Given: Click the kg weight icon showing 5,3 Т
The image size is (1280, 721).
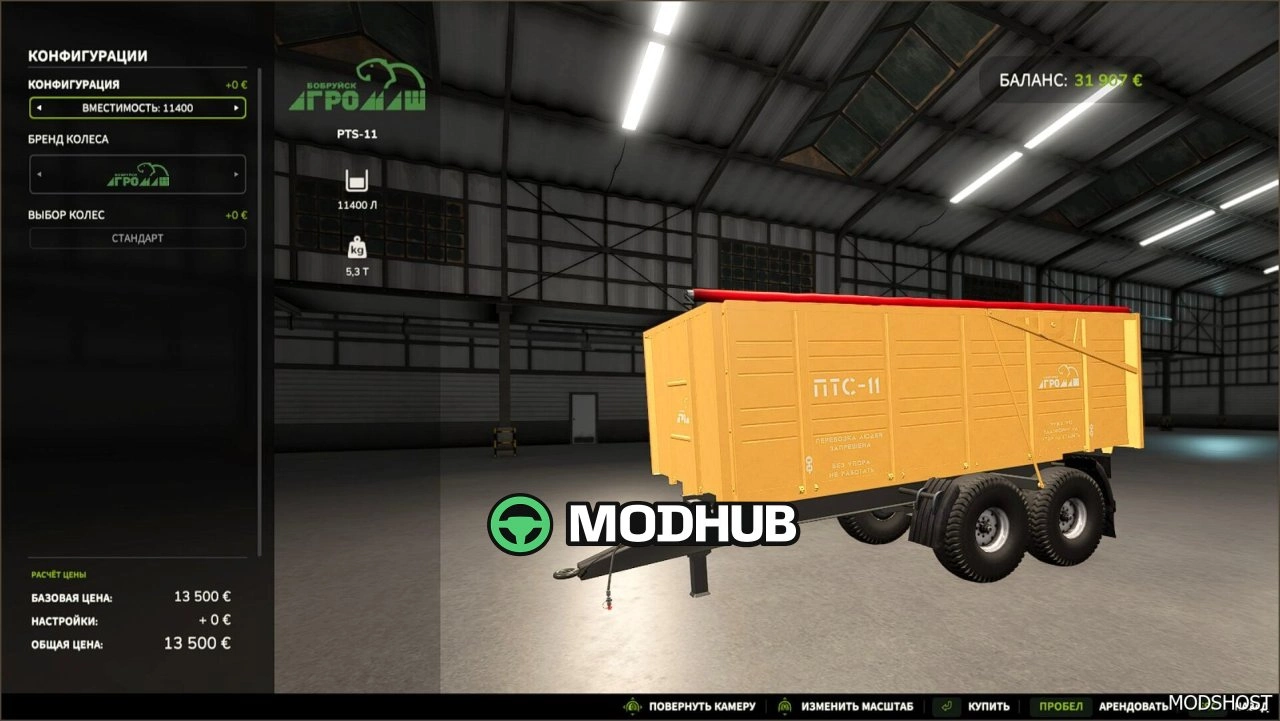Looking at the screenshot, I should coord(357,248).
